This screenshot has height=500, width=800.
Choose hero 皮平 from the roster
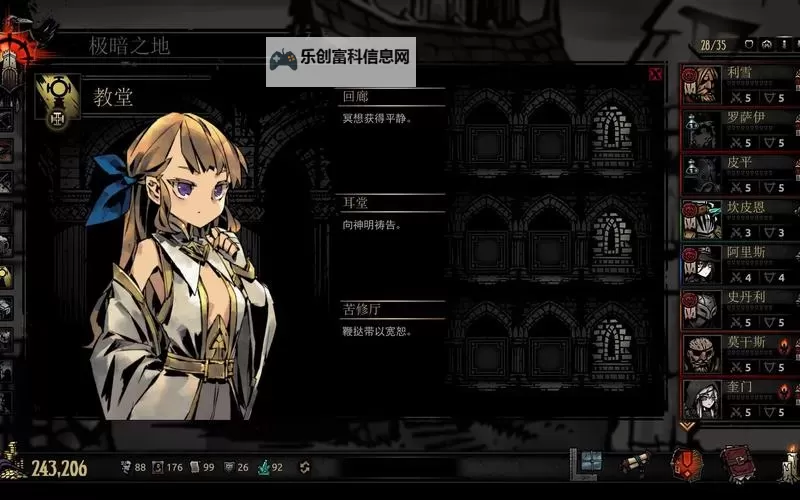739,174
